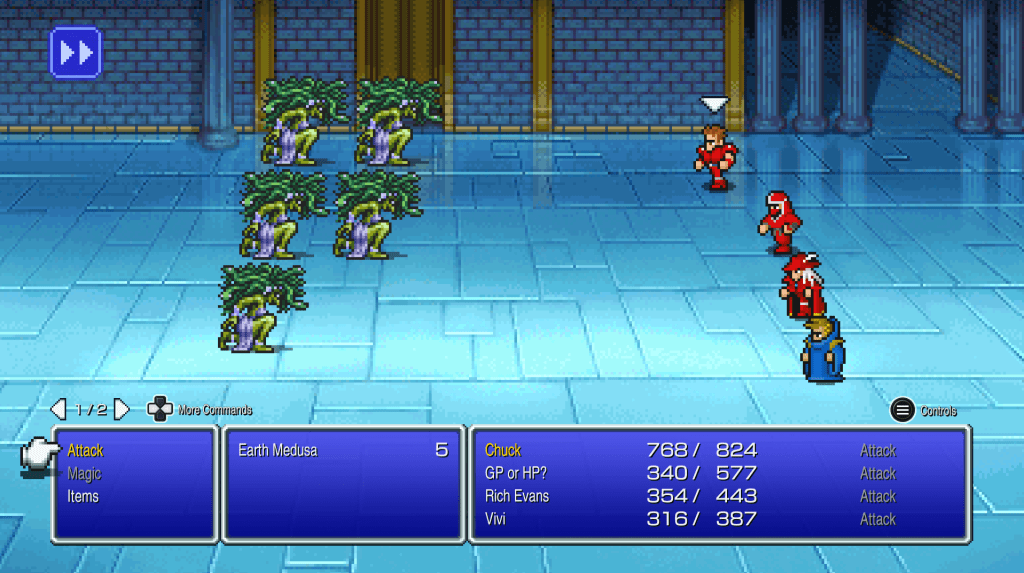Go to the next command page arrow
This screenshot has width=1024, height=573.
point(121,409)
